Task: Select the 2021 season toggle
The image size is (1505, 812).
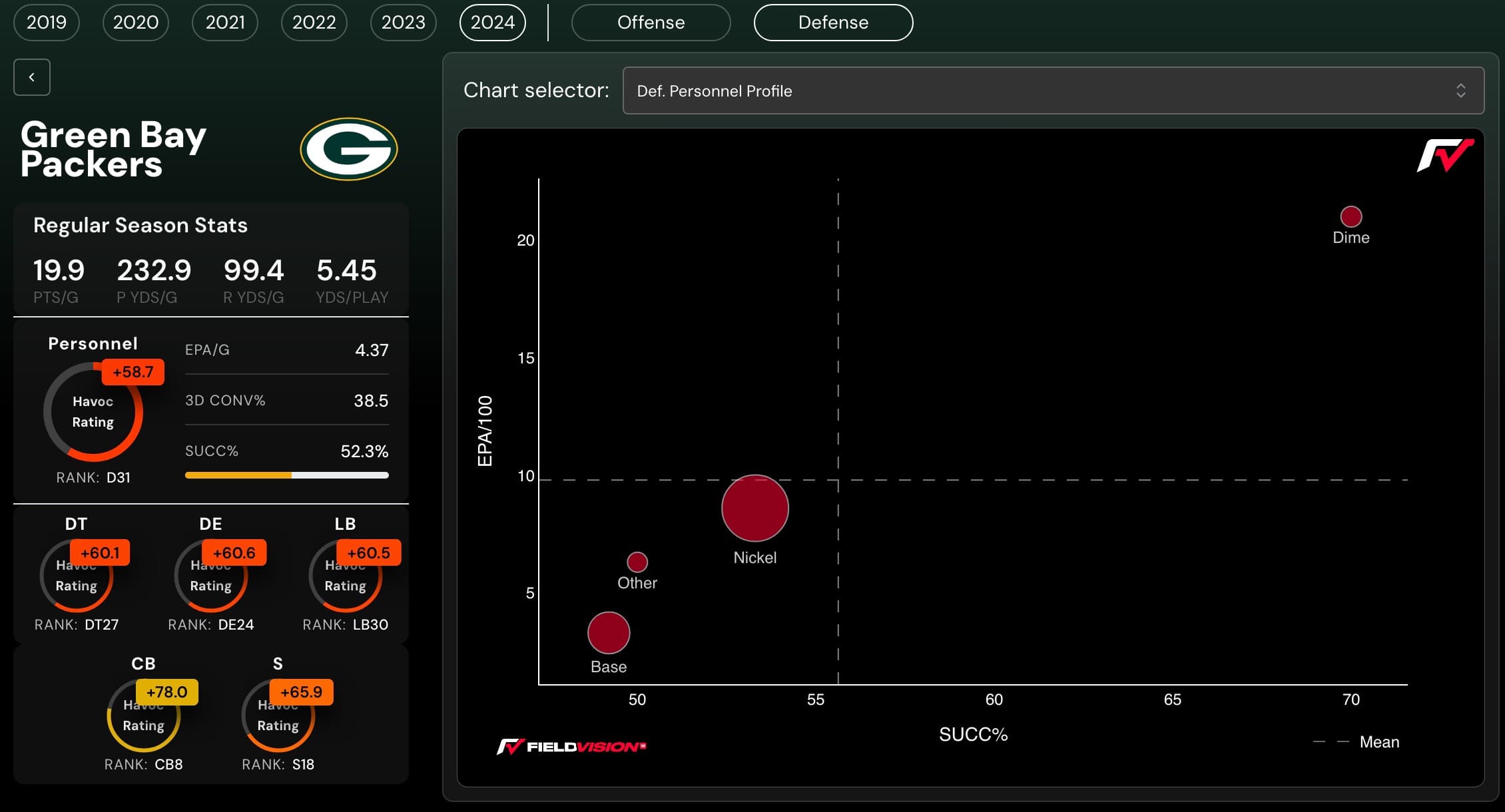Action: coord(224,22)
